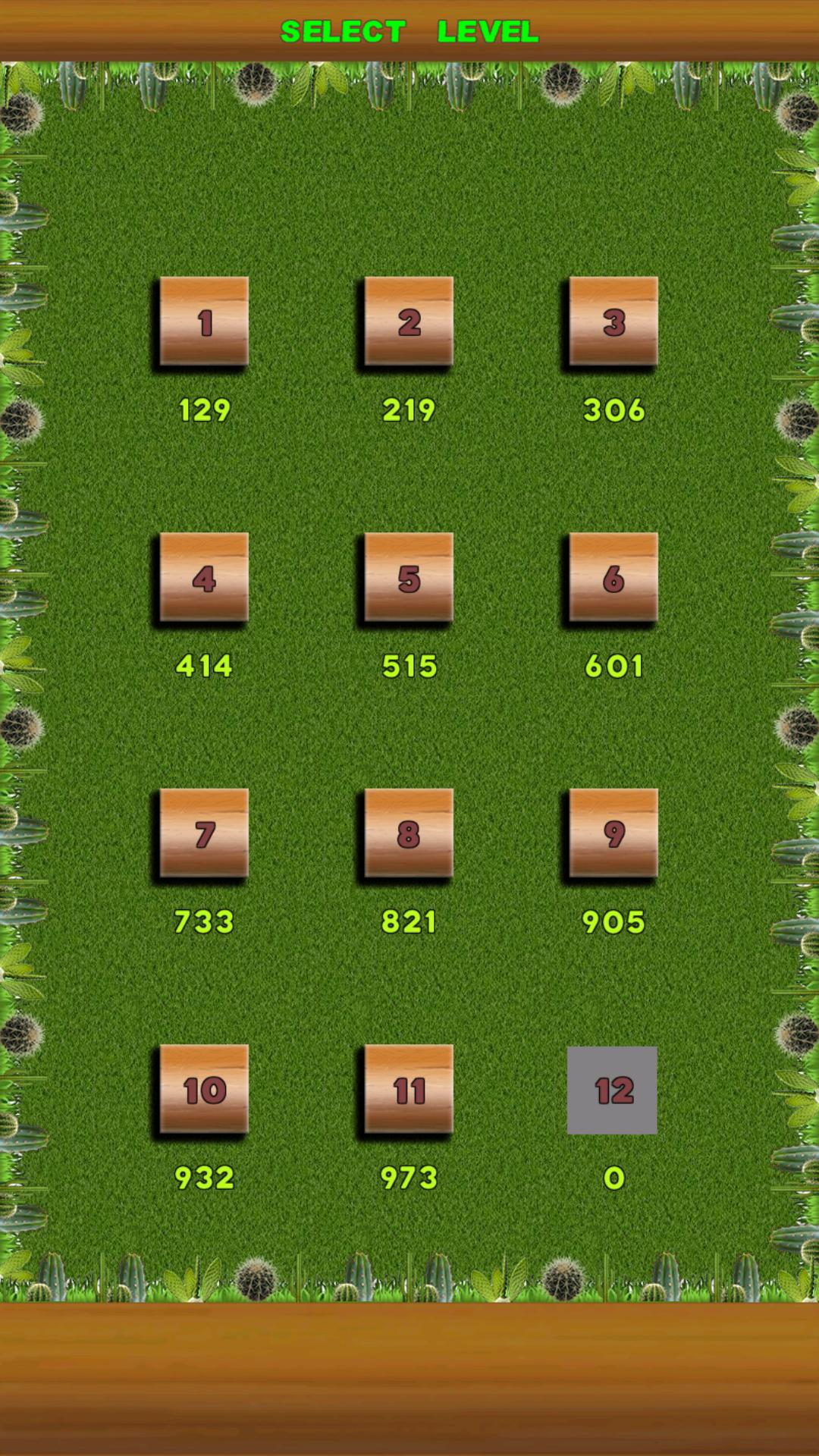Select the level 7 block

[204, 833]
